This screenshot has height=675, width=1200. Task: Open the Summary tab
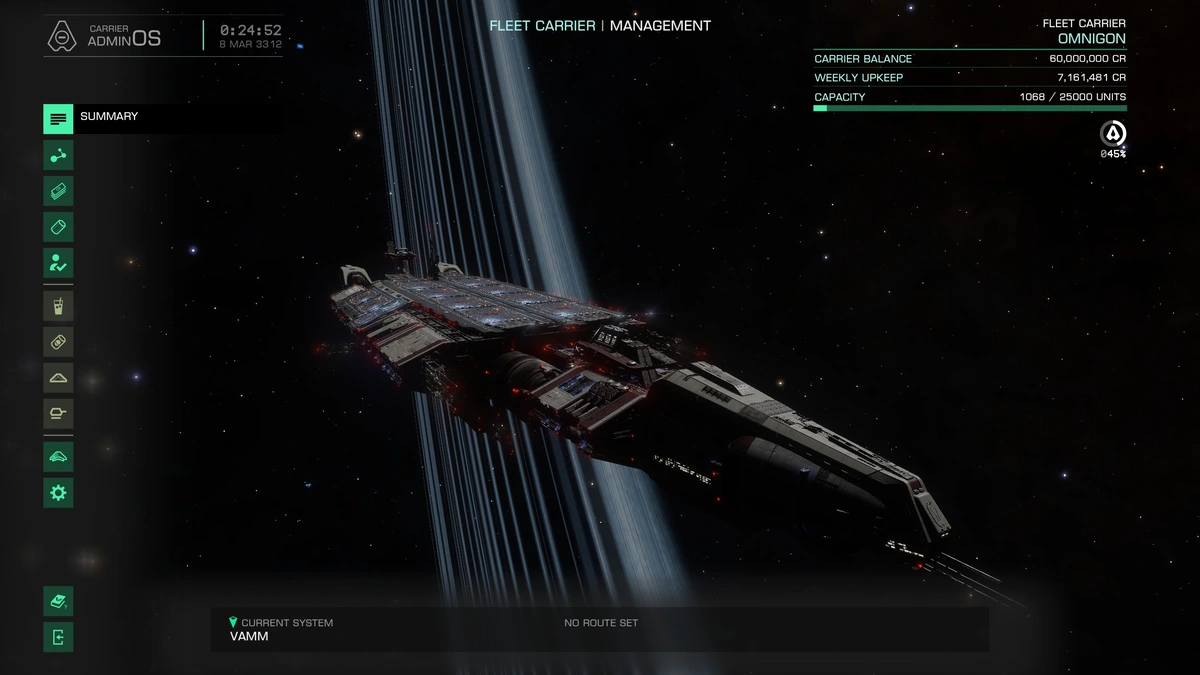[58, 118]
